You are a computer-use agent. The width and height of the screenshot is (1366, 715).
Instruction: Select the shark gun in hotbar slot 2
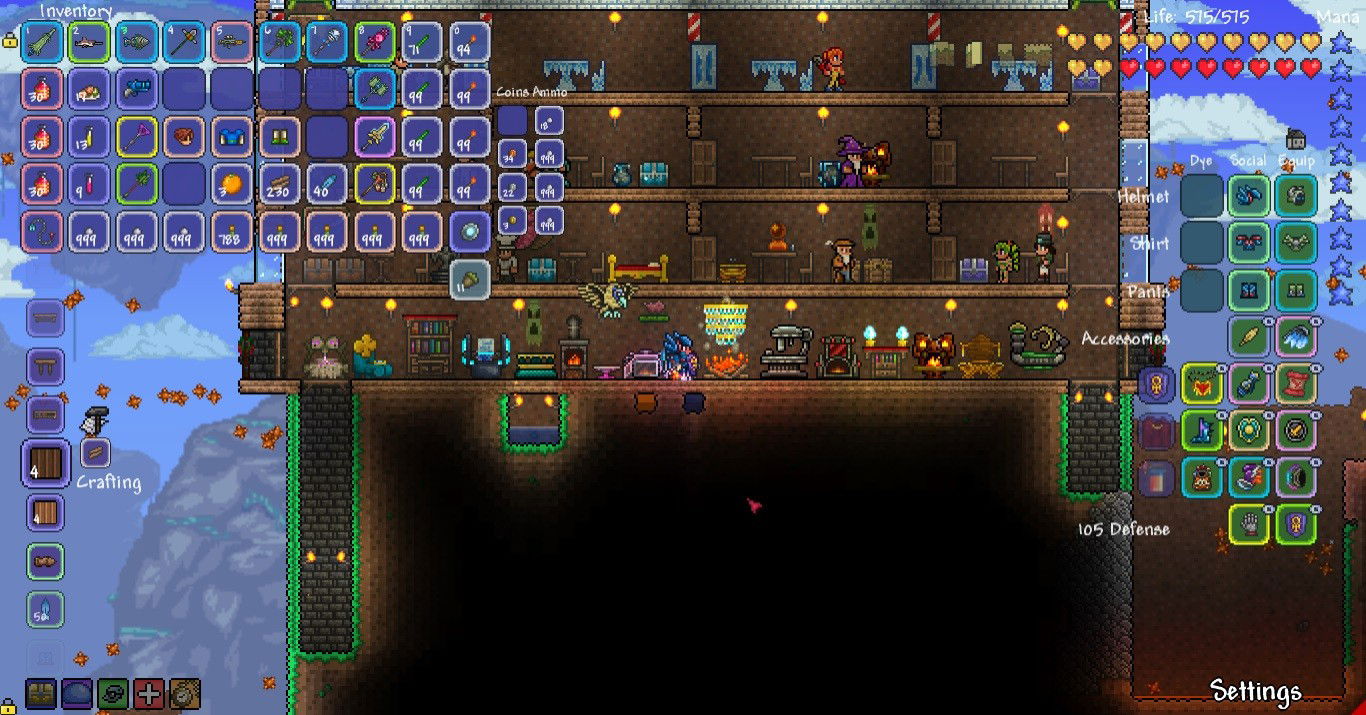point(89,42)
